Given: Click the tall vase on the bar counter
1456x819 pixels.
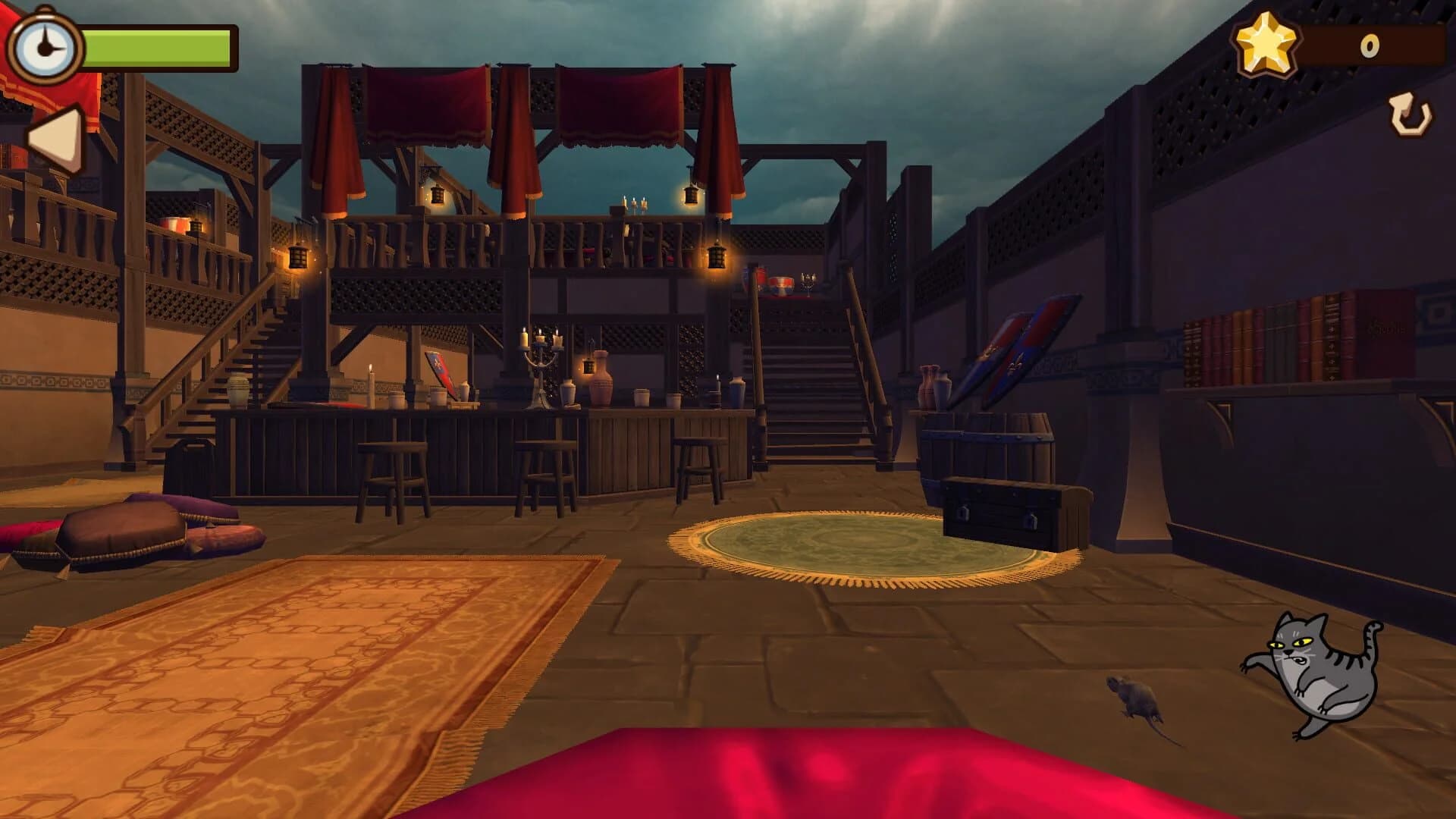Looking at the screenshot, I should coord(601,383).
